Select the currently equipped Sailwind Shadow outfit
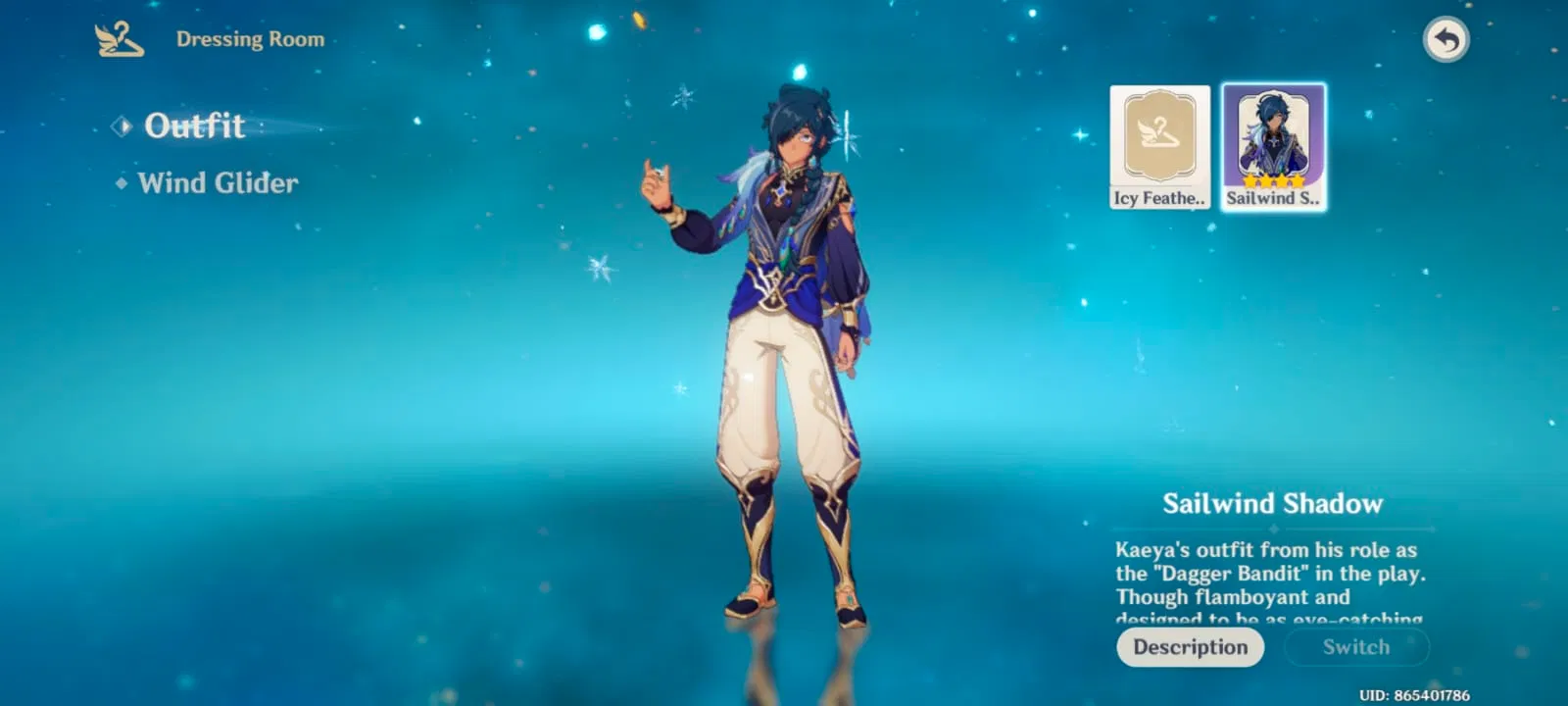The image size is (1568, 706). (x=1272, y=145)
